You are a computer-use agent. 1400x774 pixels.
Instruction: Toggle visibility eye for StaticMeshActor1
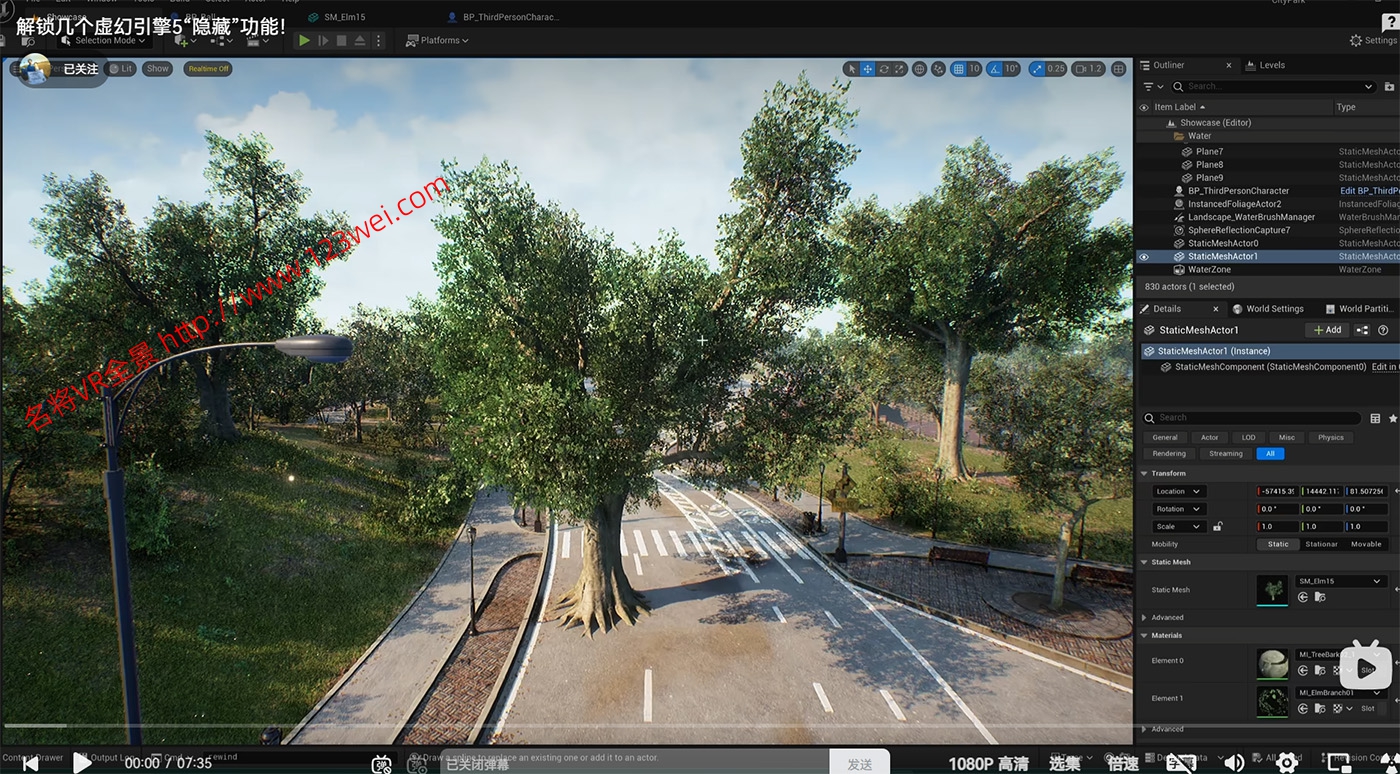pos(1144,257)
